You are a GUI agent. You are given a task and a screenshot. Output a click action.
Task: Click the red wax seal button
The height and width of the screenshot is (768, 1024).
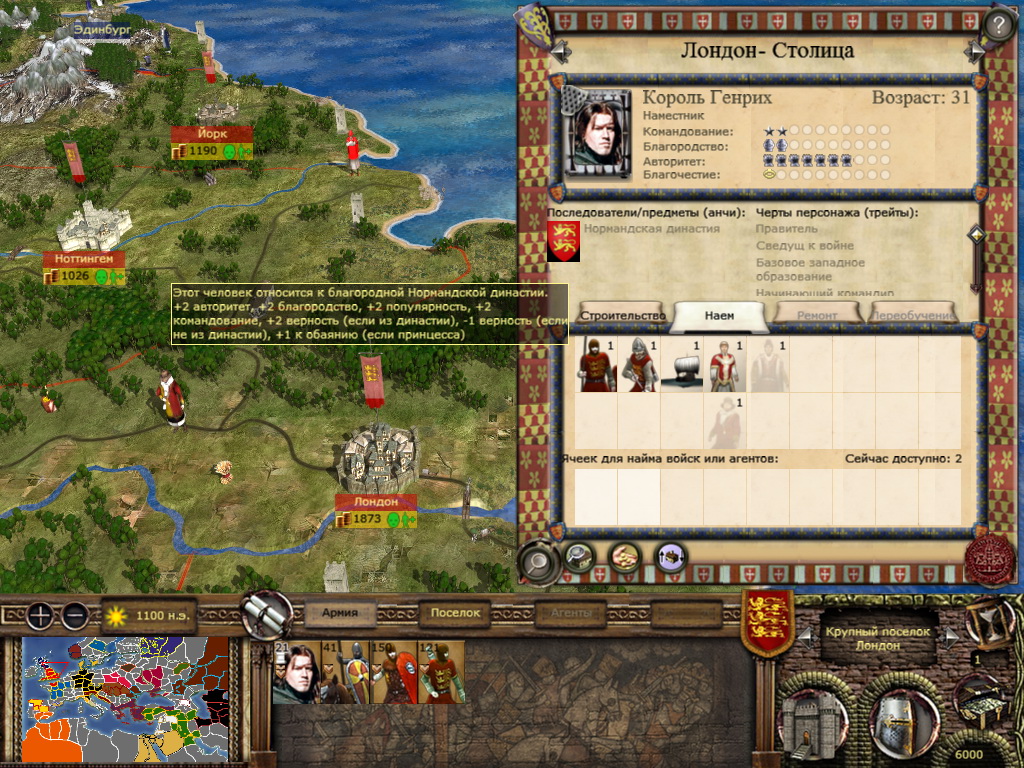[x=988, y=560]
